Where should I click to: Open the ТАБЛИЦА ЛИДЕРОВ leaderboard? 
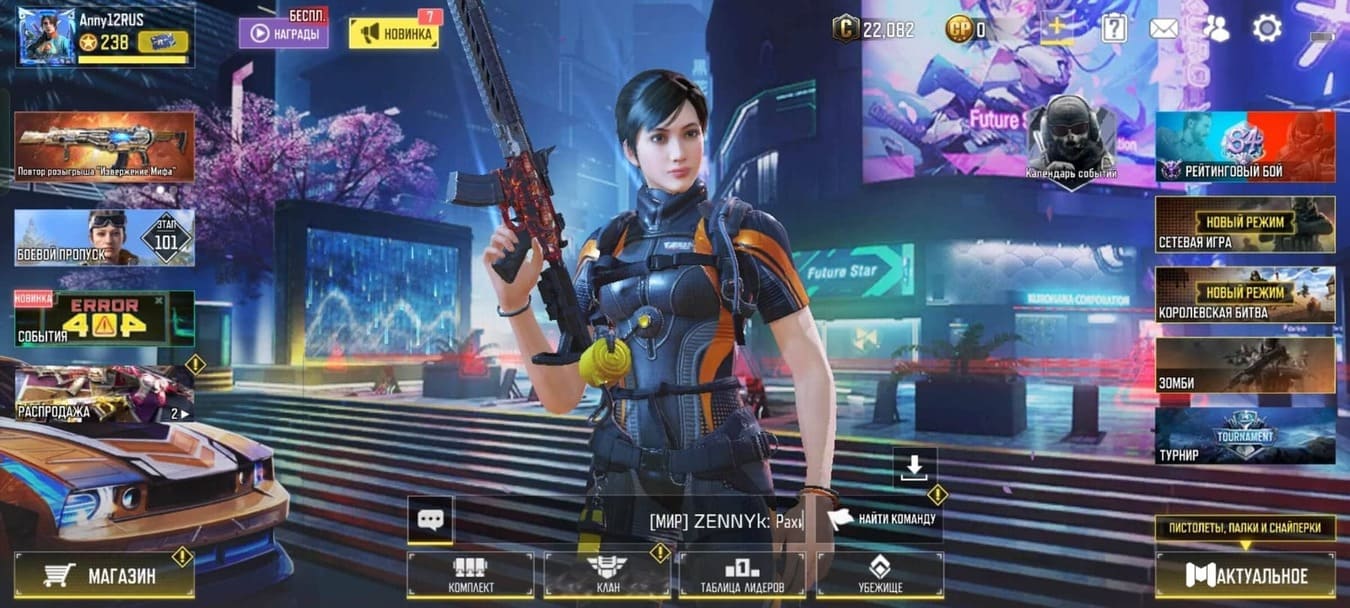743,575
